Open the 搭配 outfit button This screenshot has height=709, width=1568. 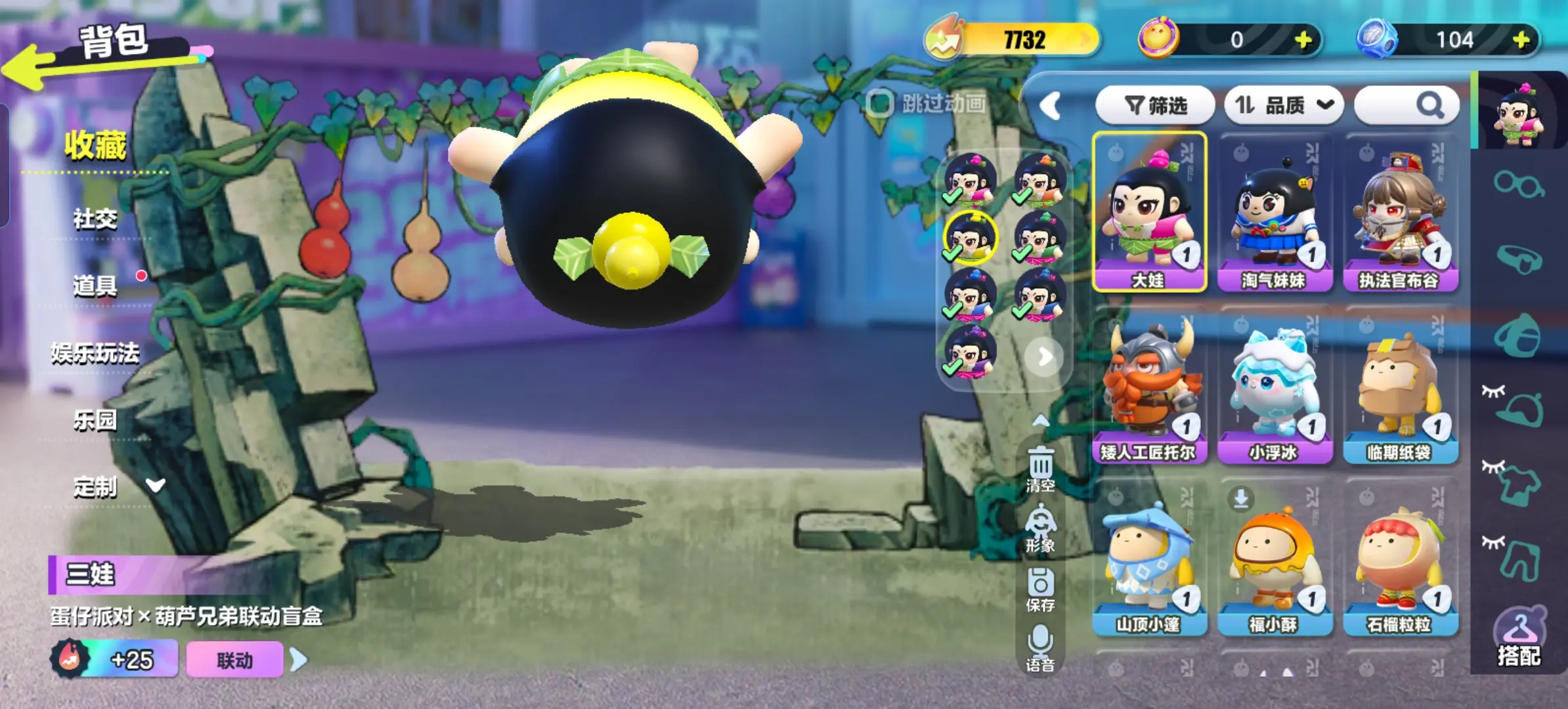(x=1519, y=638)
